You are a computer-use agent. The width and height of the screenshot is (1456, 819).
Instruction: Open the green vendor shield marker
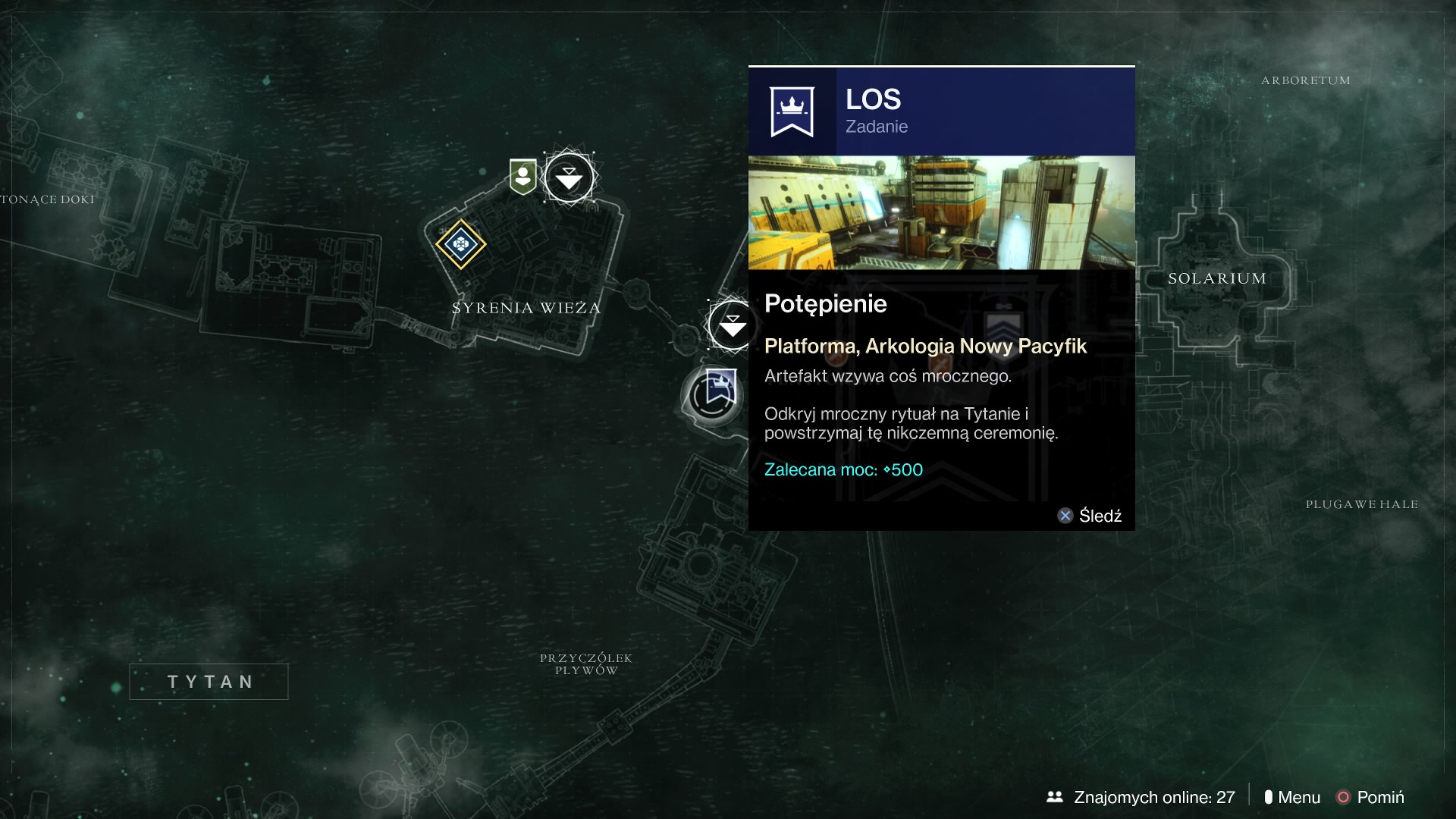(x=523, y=177)
